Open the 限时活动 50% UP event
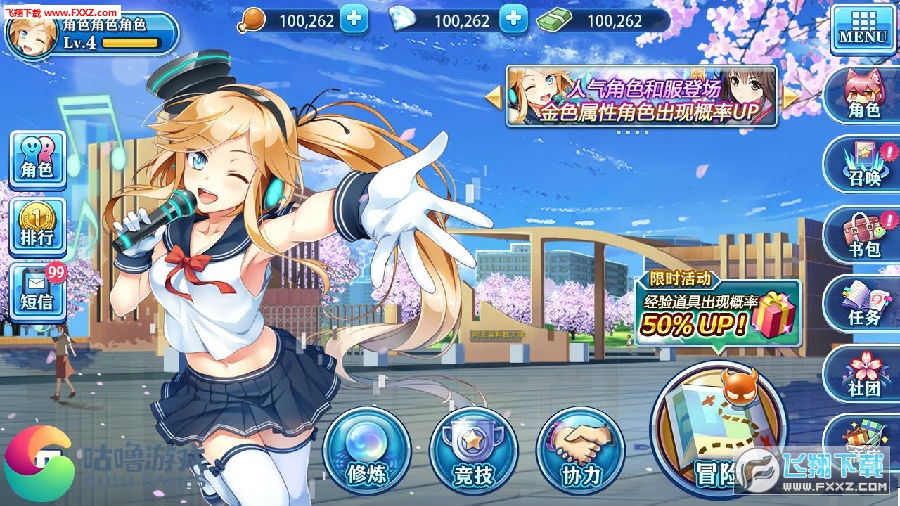900x506 pixels. [717, 305]
